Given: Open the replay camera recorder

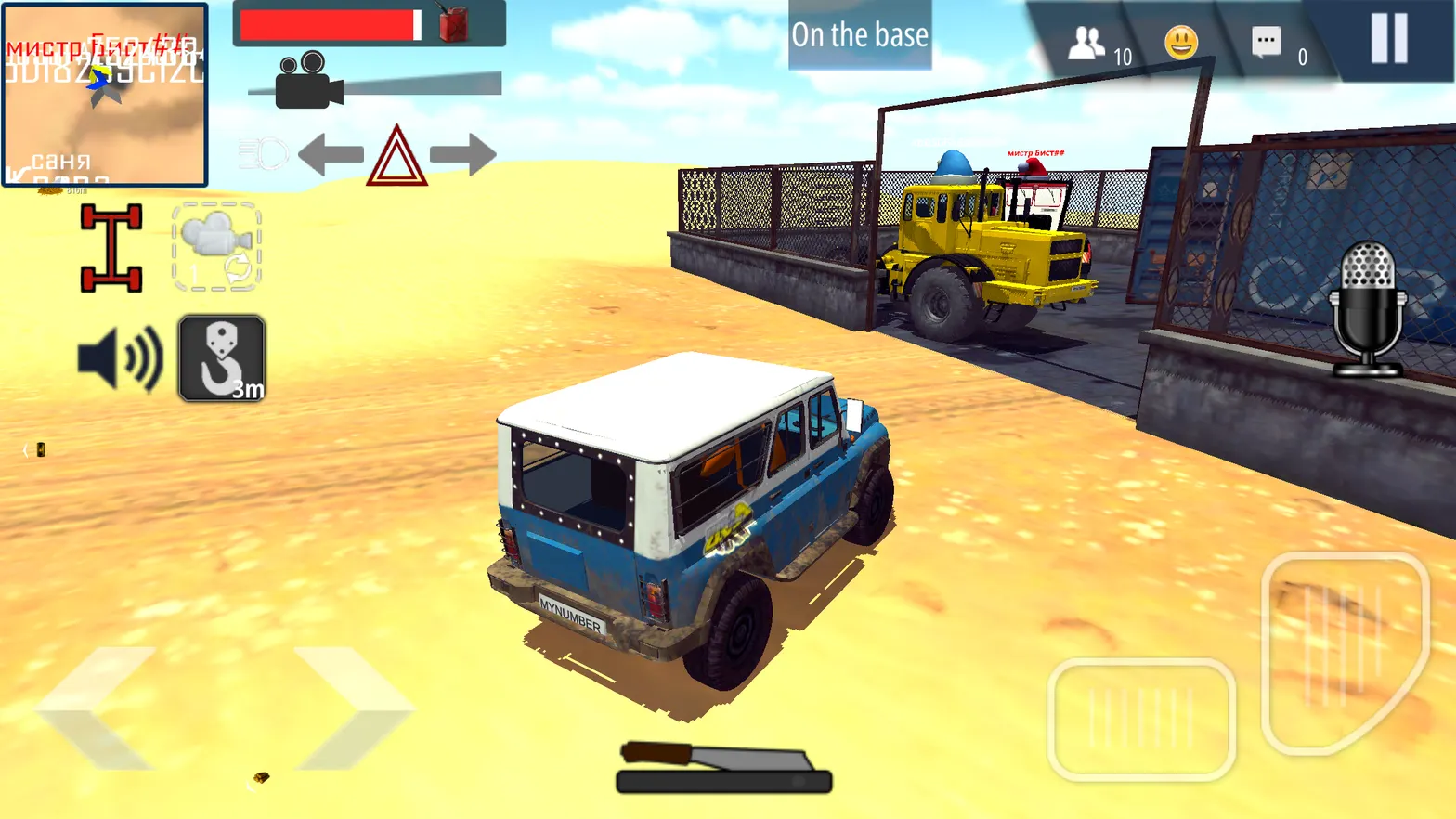Looking at the screenshot, I should [215, 246].
